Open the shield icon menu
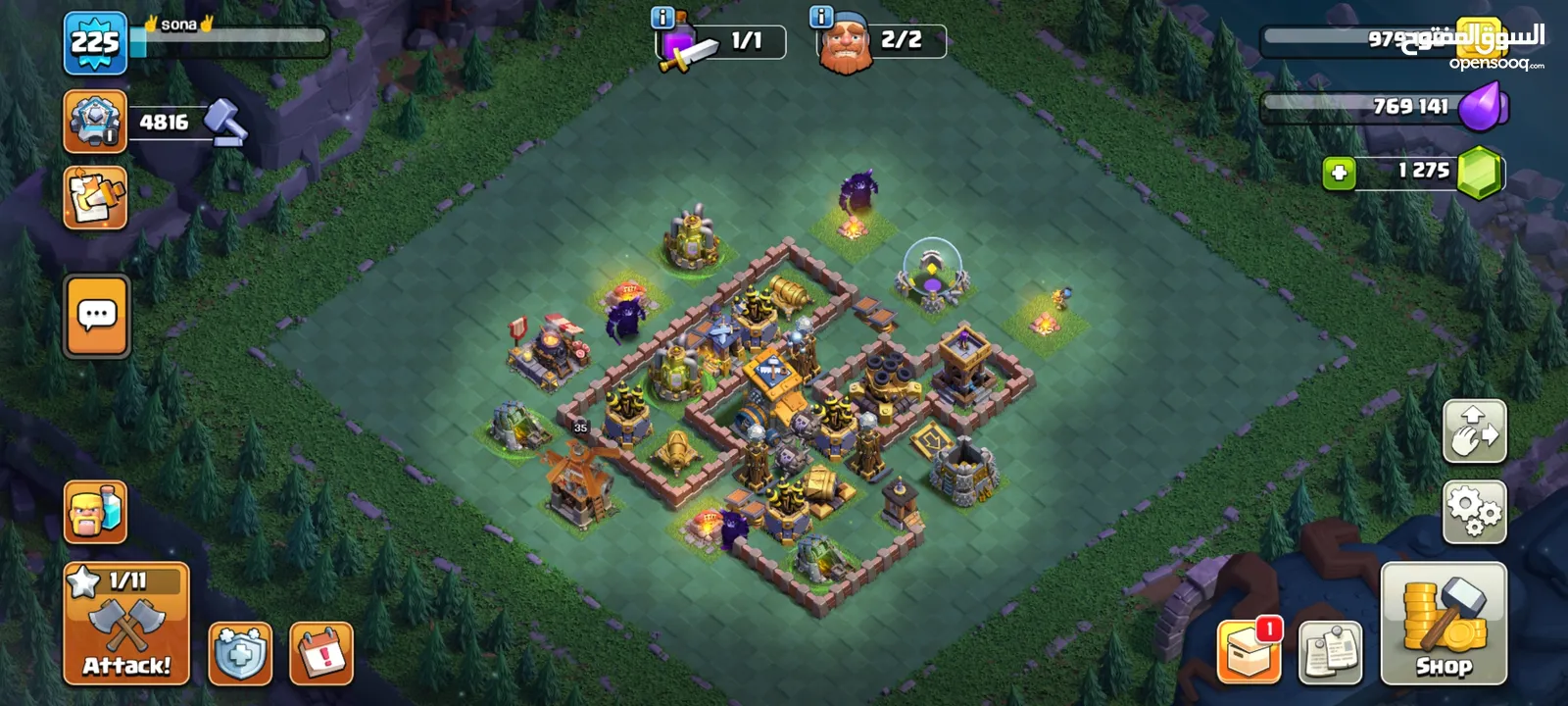1568x706 pixels. [240, 653]
